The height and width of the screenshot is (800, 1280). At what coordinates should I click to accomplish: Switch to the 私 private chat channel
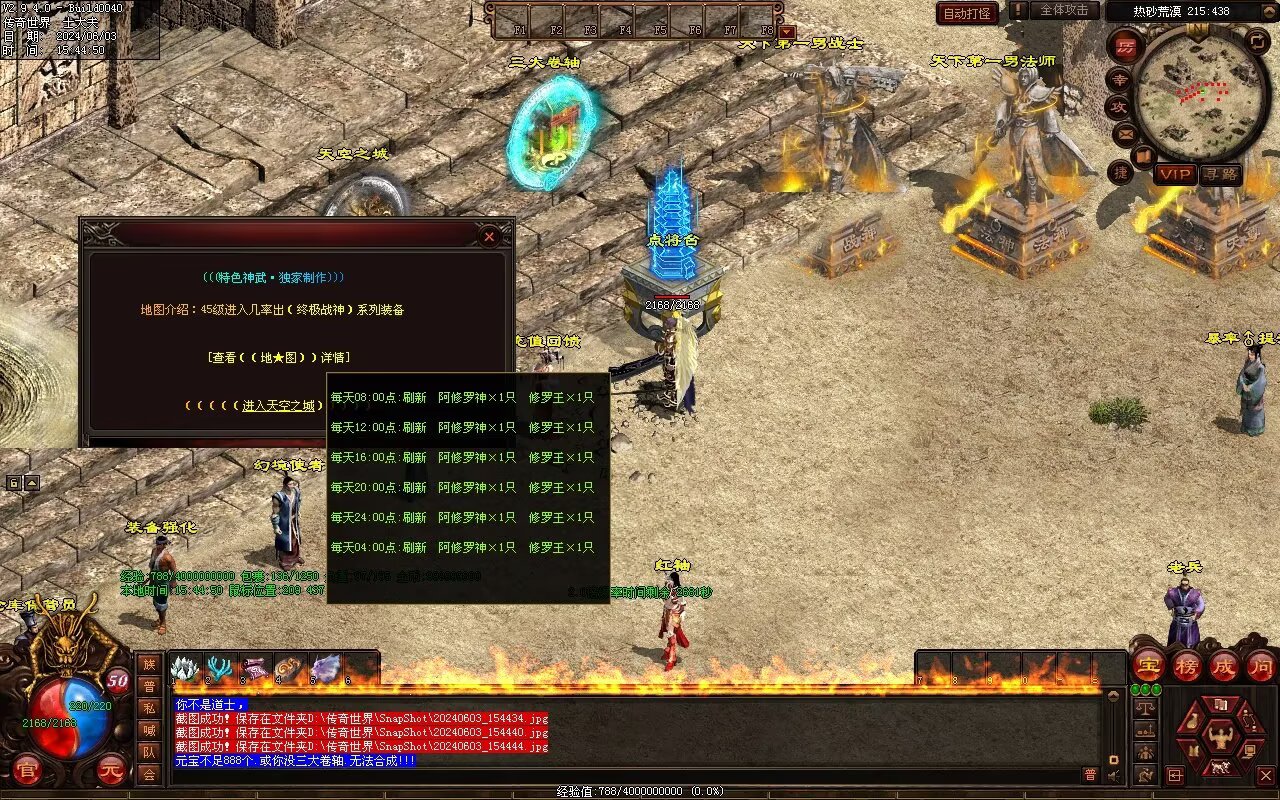coord(149,707)
